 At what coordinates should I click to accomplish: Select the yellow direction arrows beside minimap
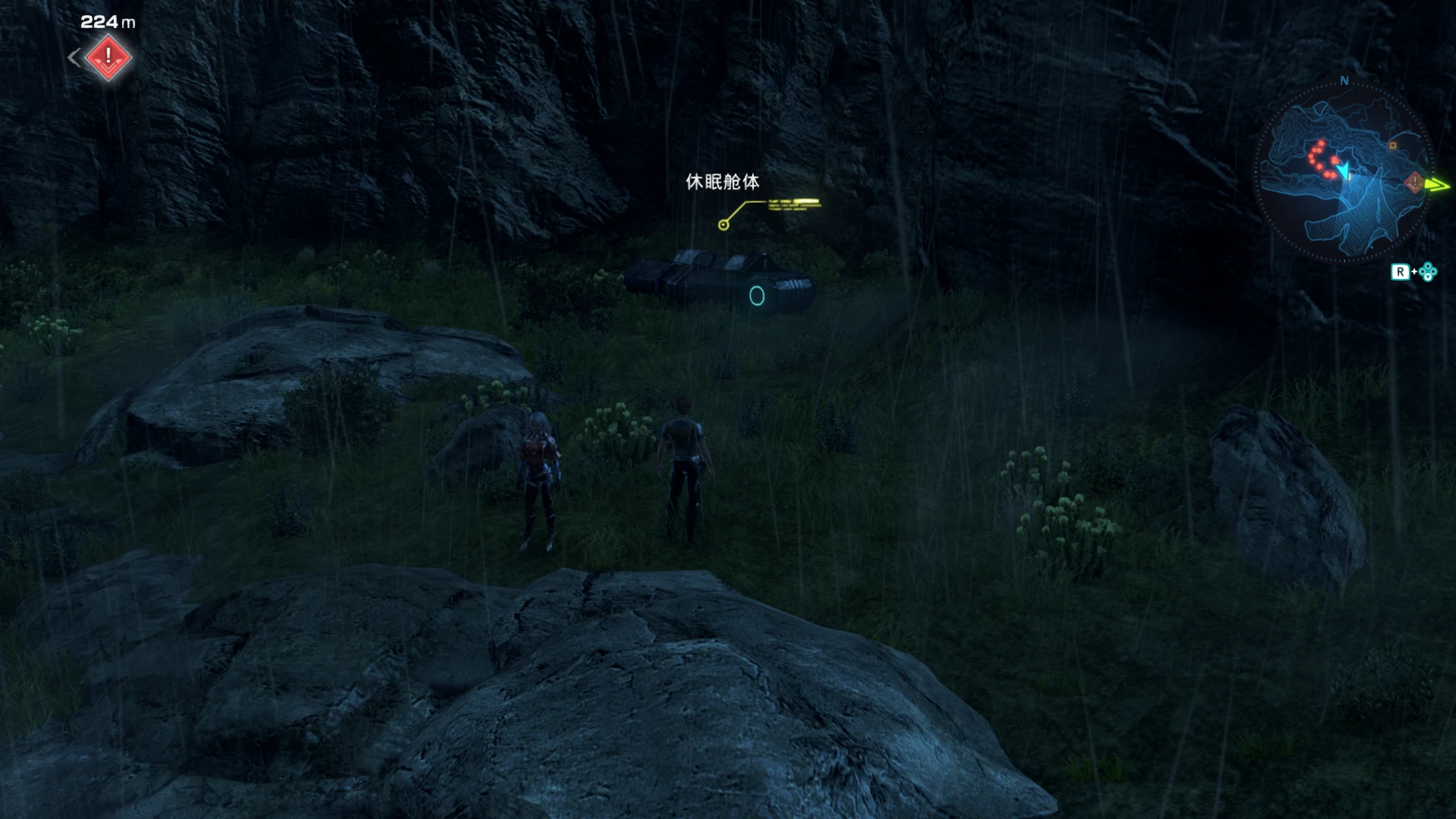[x=1439, y=185]
